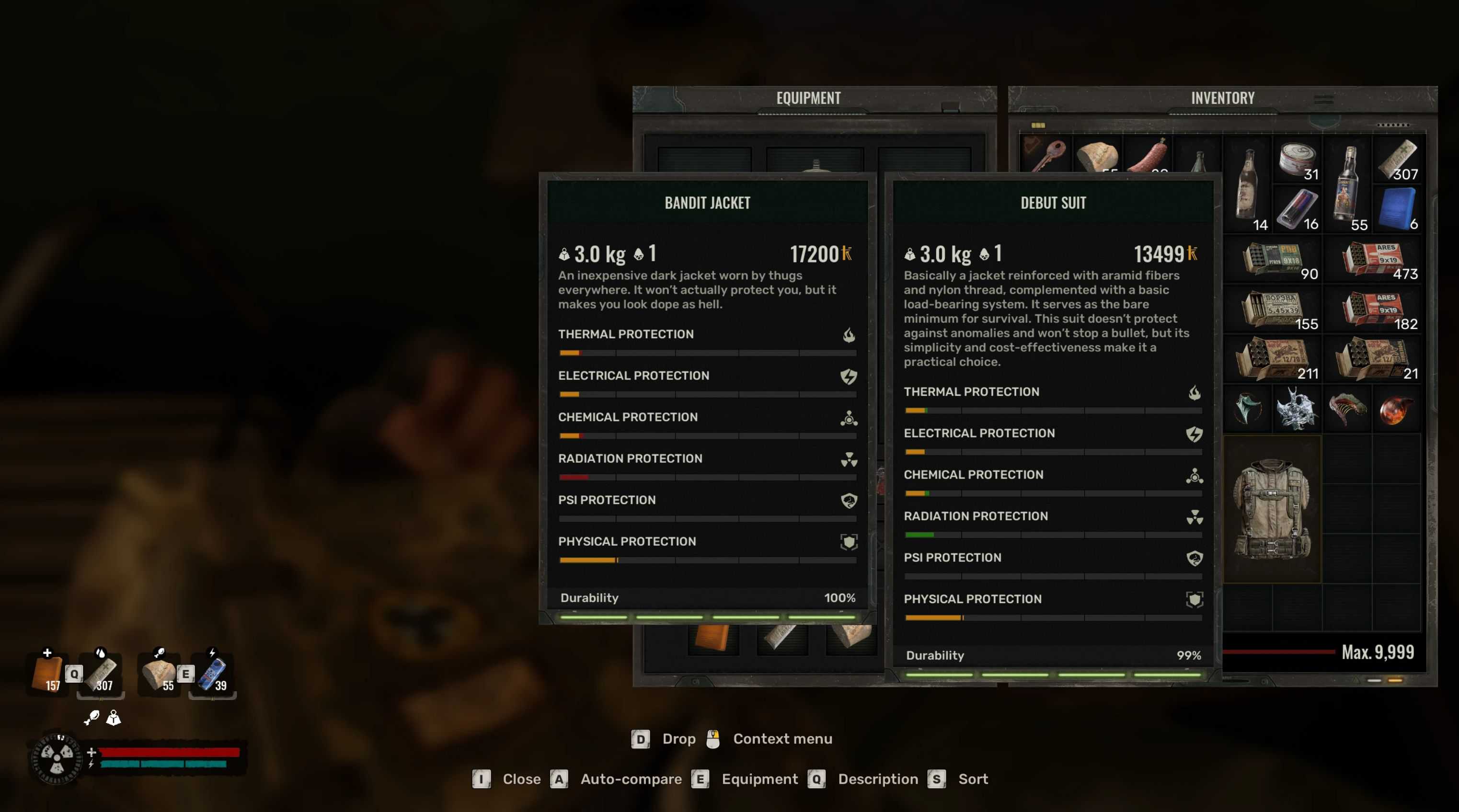This screenshot has width=1459, height=812.
Task: Select the canned food stack of 31
Action: [x=1297, y=159]
